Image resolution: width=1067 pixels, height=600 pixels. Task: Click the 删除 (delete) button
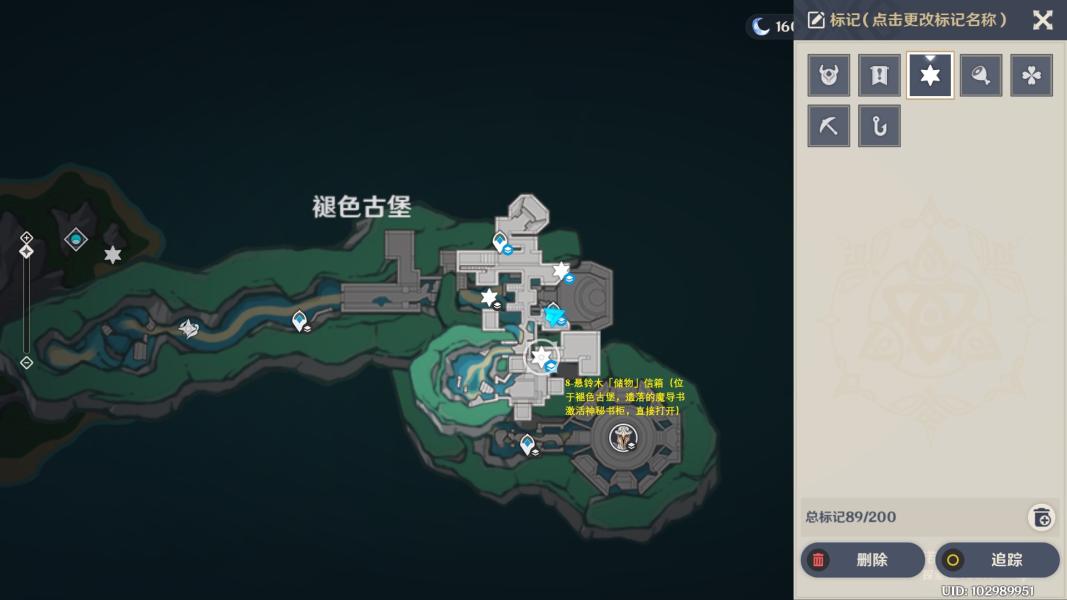[862, 560]
